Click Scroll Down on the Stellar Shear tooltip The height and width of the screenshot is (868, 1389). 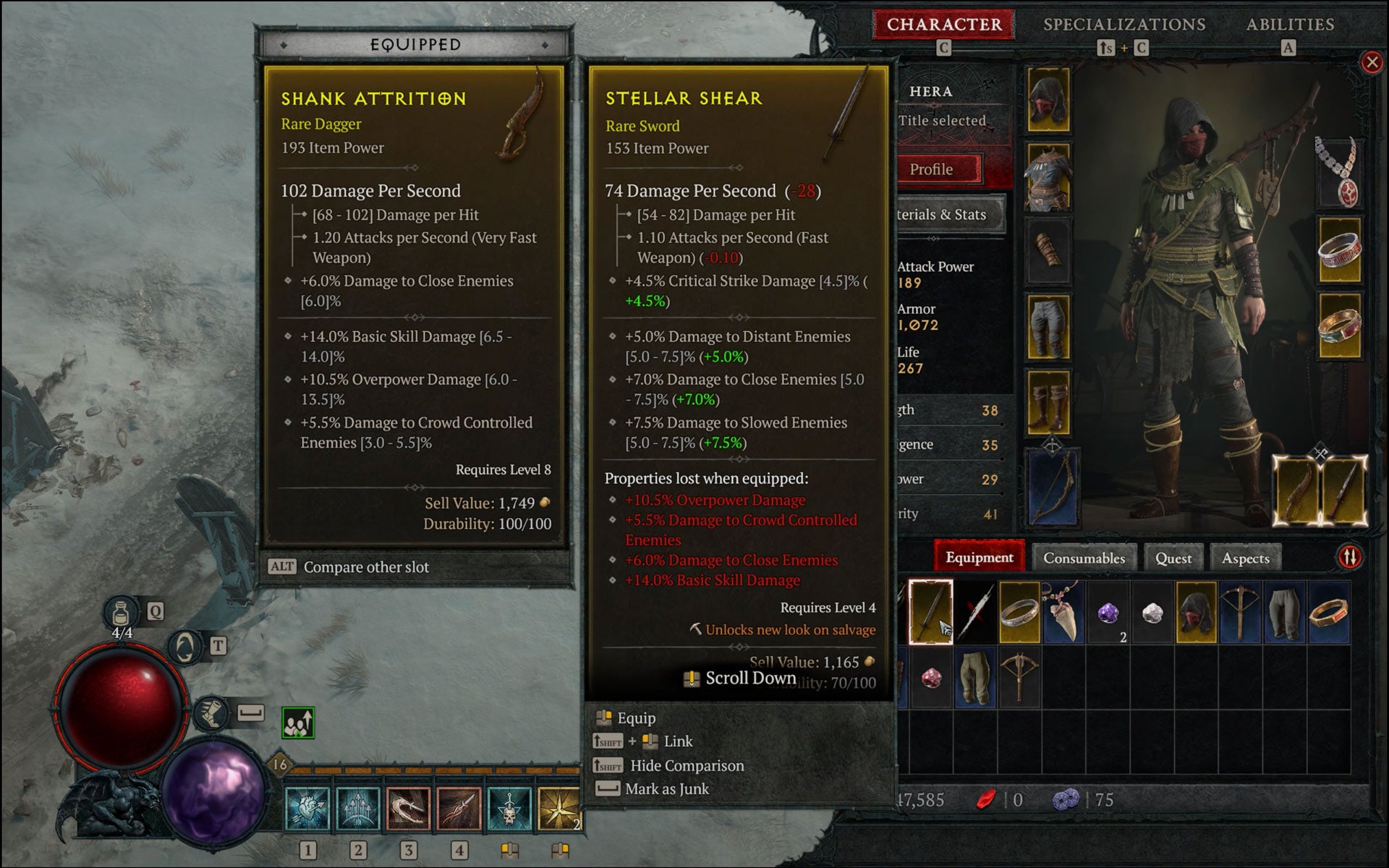pyautogui.click(x=739, y=678)
